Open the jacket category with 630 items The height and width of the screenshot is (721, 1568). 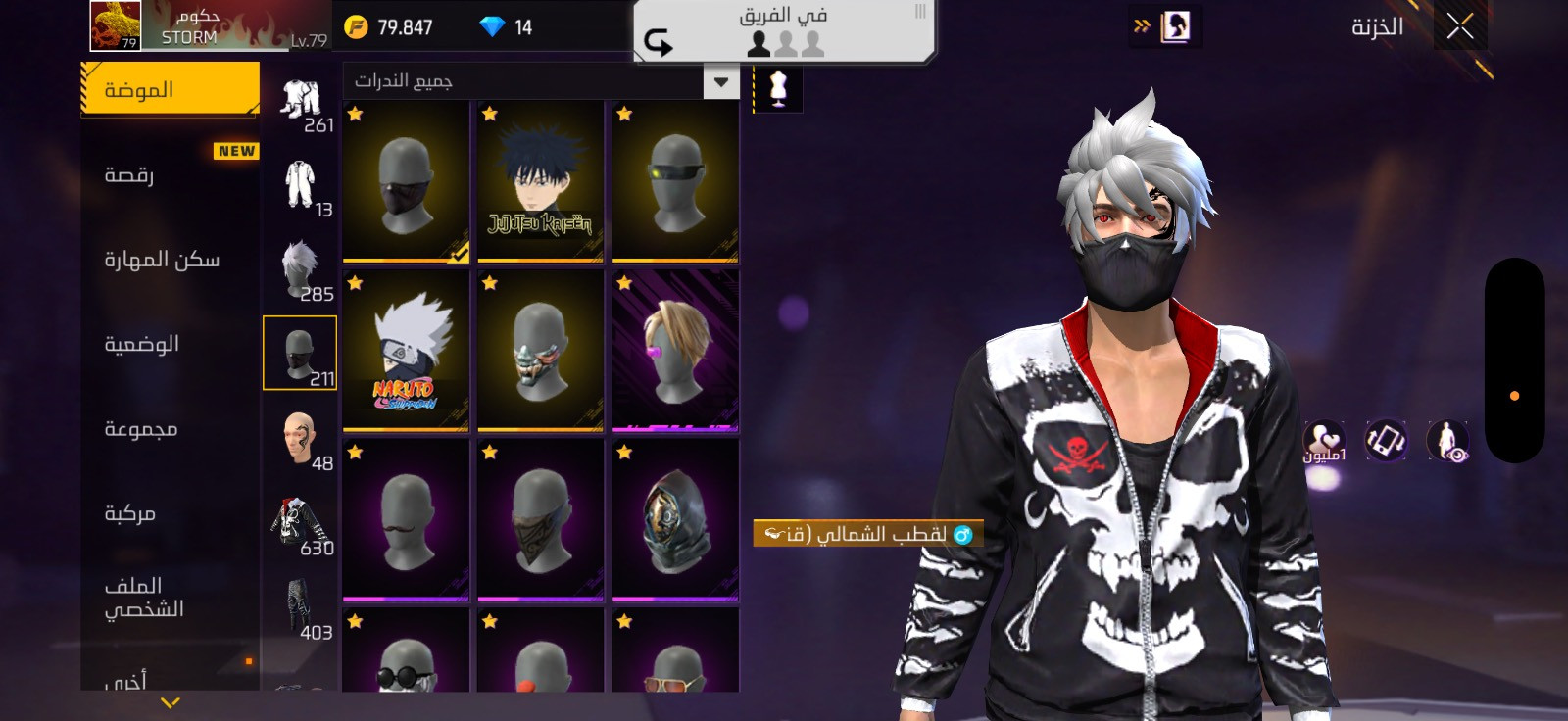click(300, 522)
